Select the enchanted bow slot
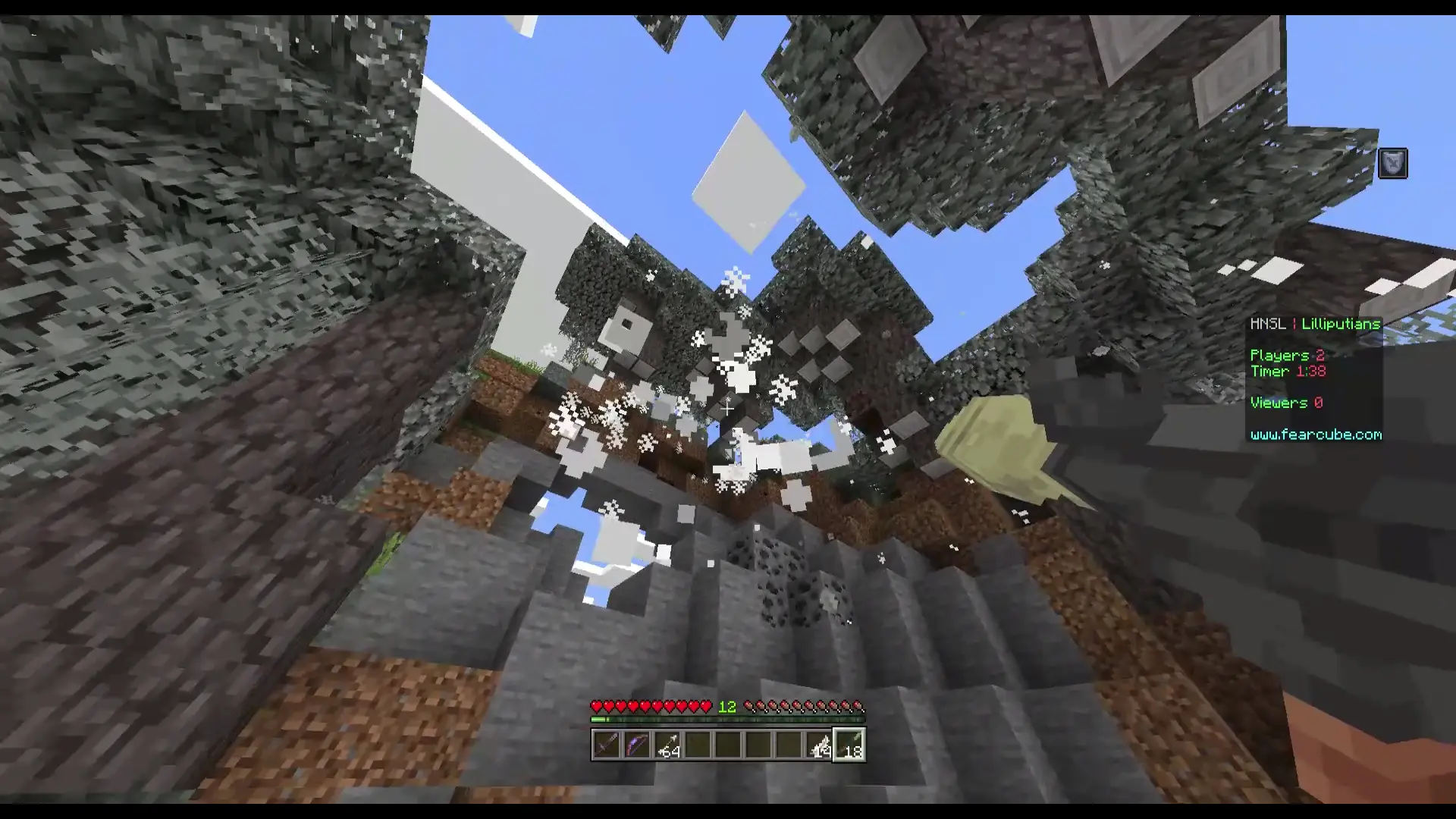Screen dimensions: 1456x819 click(x=637, y=745)
